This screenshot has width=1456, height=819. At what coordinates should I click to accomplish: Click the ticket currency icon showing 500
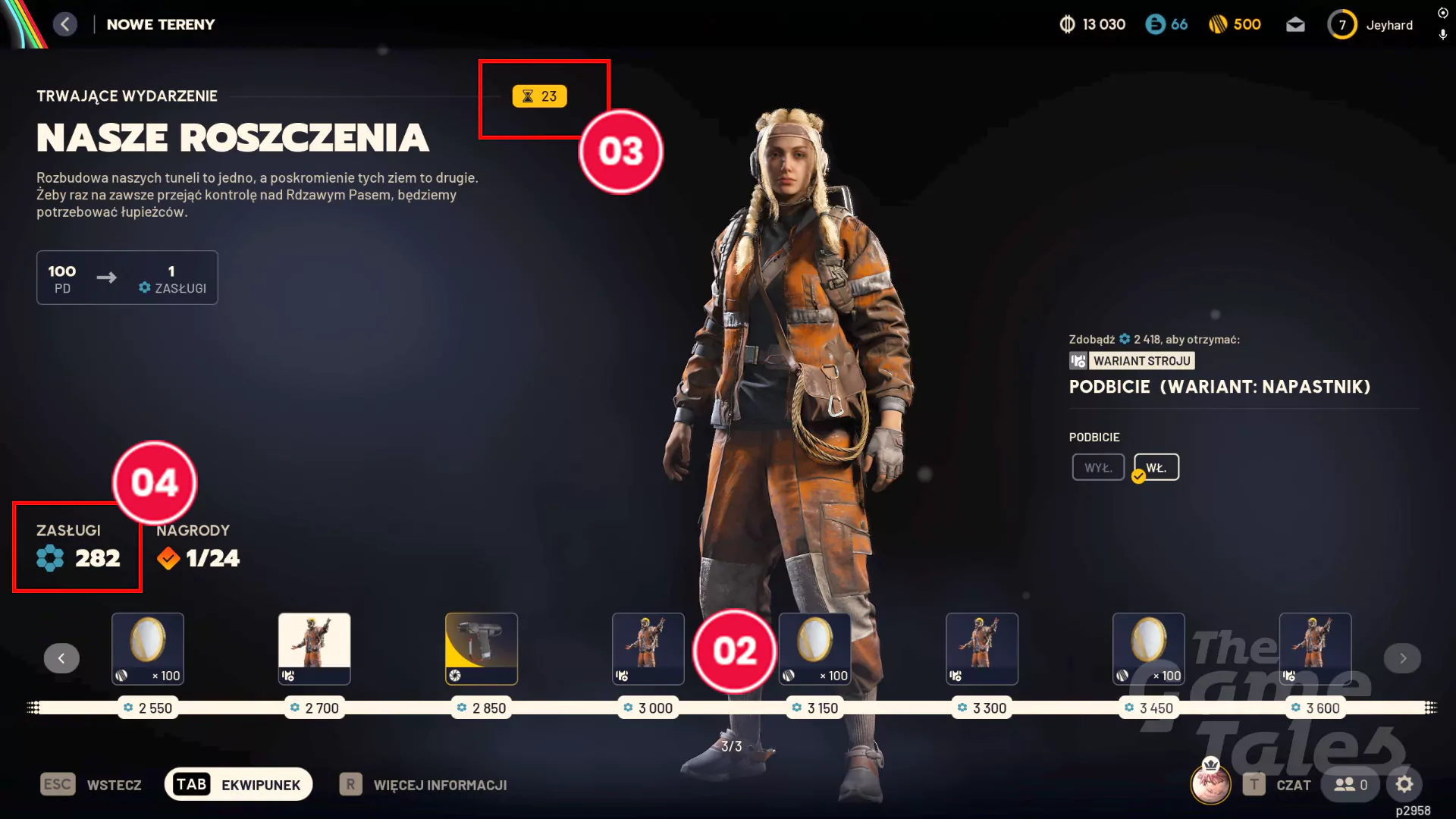[x=1219, y=24]
